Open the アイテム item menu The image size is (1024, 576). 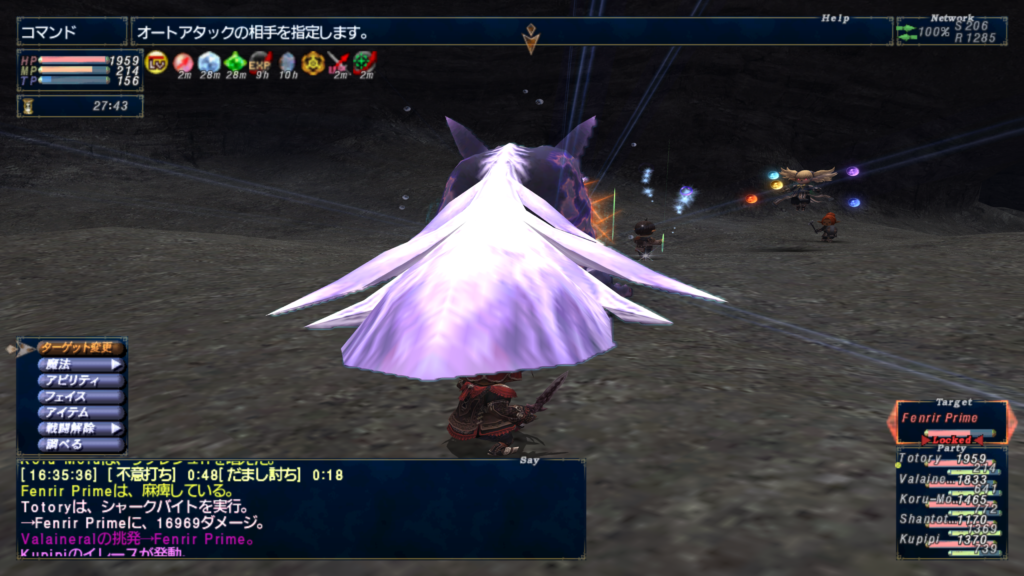82,412
